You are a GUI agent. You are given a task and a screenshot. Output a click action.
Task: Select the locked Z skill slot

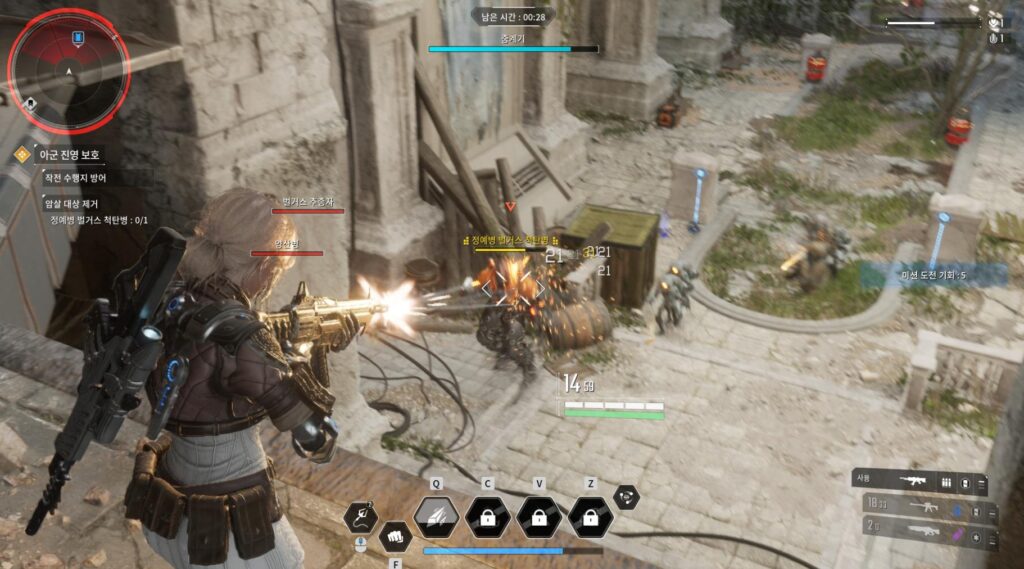pyautogui.click(x=591, y=517)
